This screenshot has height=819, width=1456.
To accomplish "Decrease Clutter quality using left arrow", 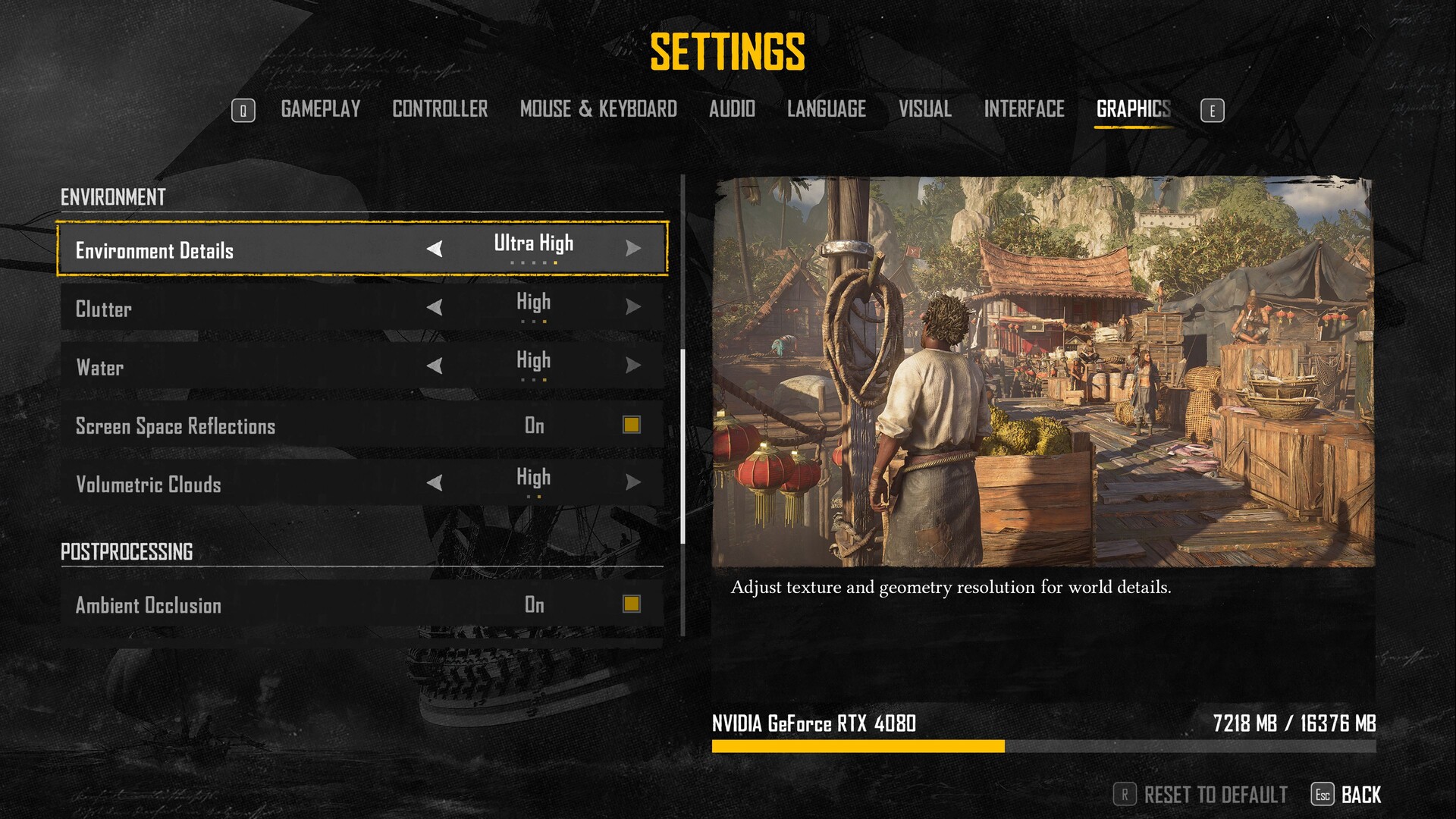I will [435, 307].
